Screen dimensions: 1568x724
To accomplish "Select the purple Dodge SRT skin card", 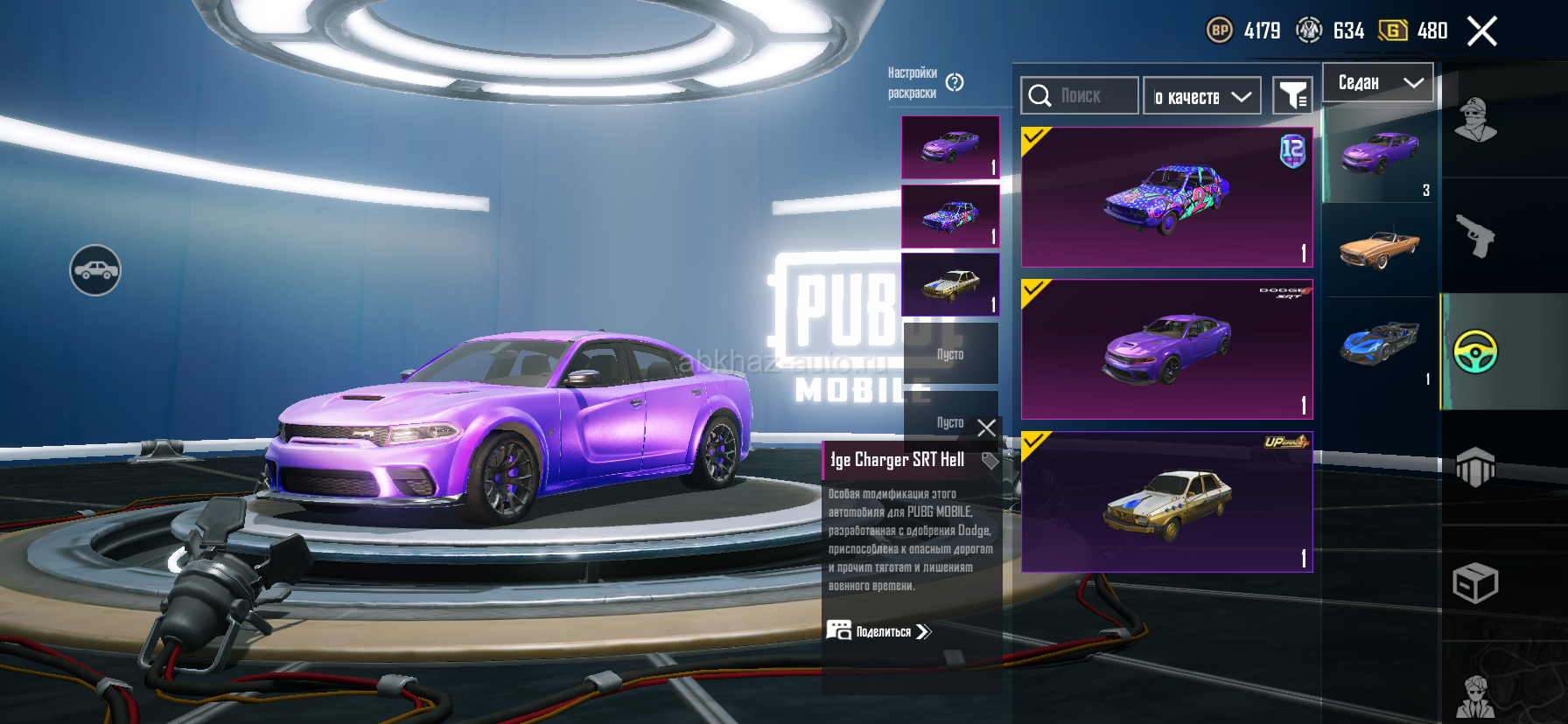I will [x=1166, y=349].
